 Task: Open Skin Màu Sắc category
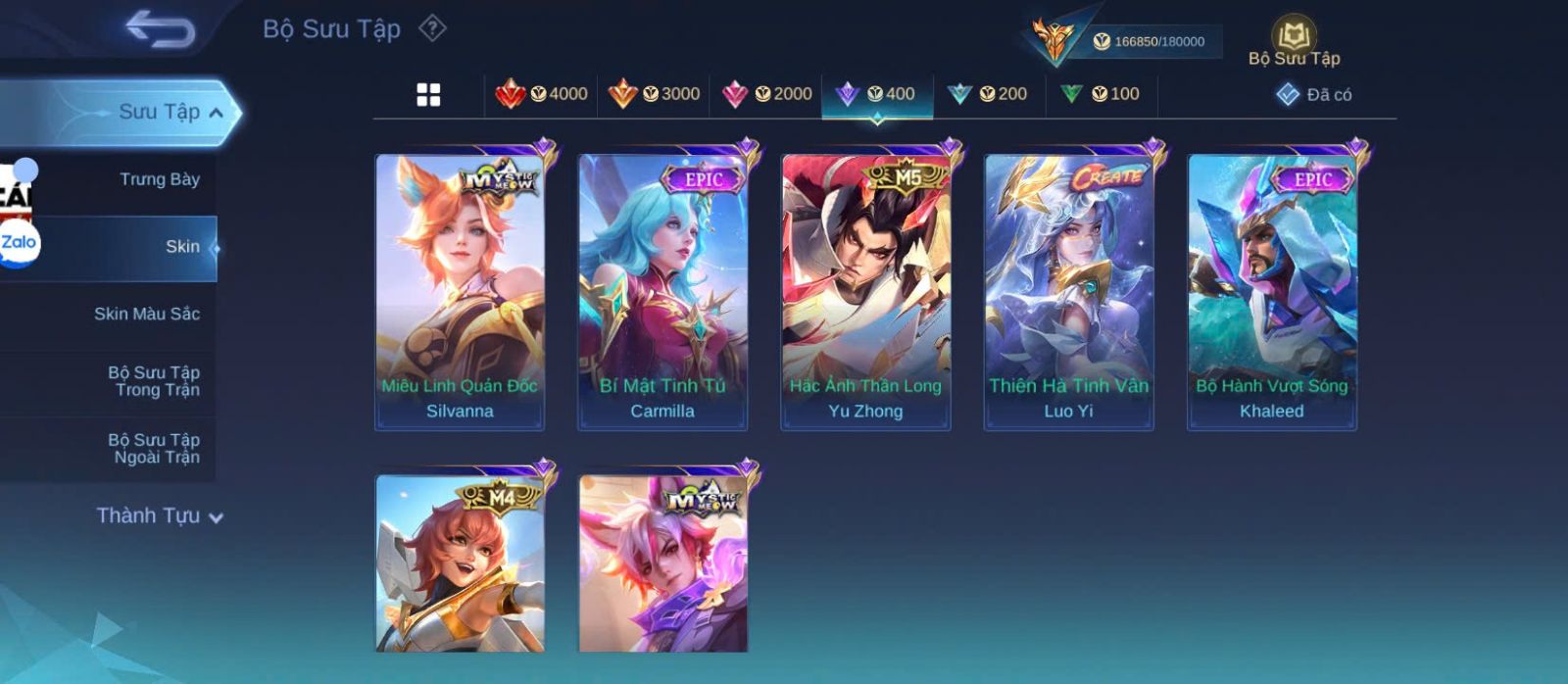point(147,314)
